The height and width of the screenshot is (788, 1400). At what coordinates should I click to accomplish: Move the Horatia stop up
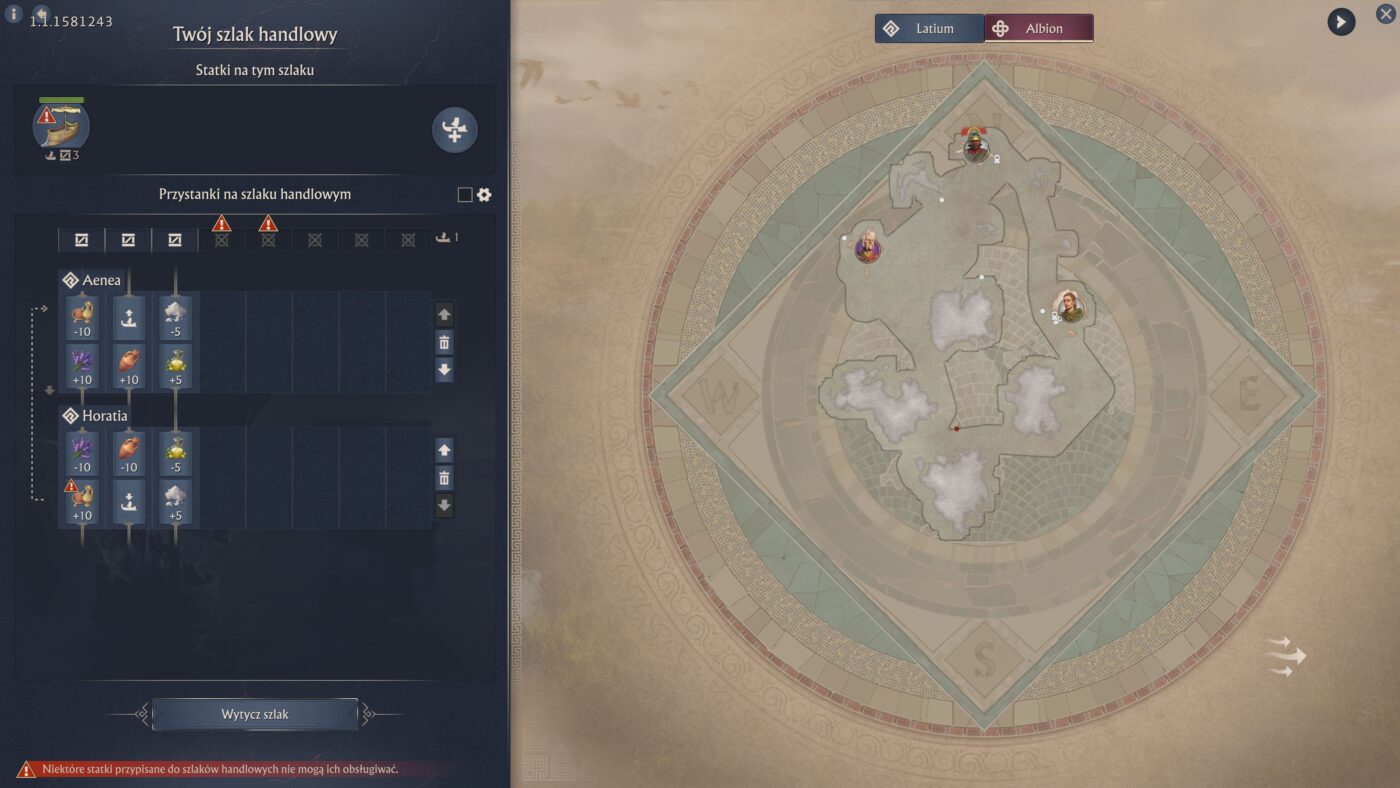[445, 450]
